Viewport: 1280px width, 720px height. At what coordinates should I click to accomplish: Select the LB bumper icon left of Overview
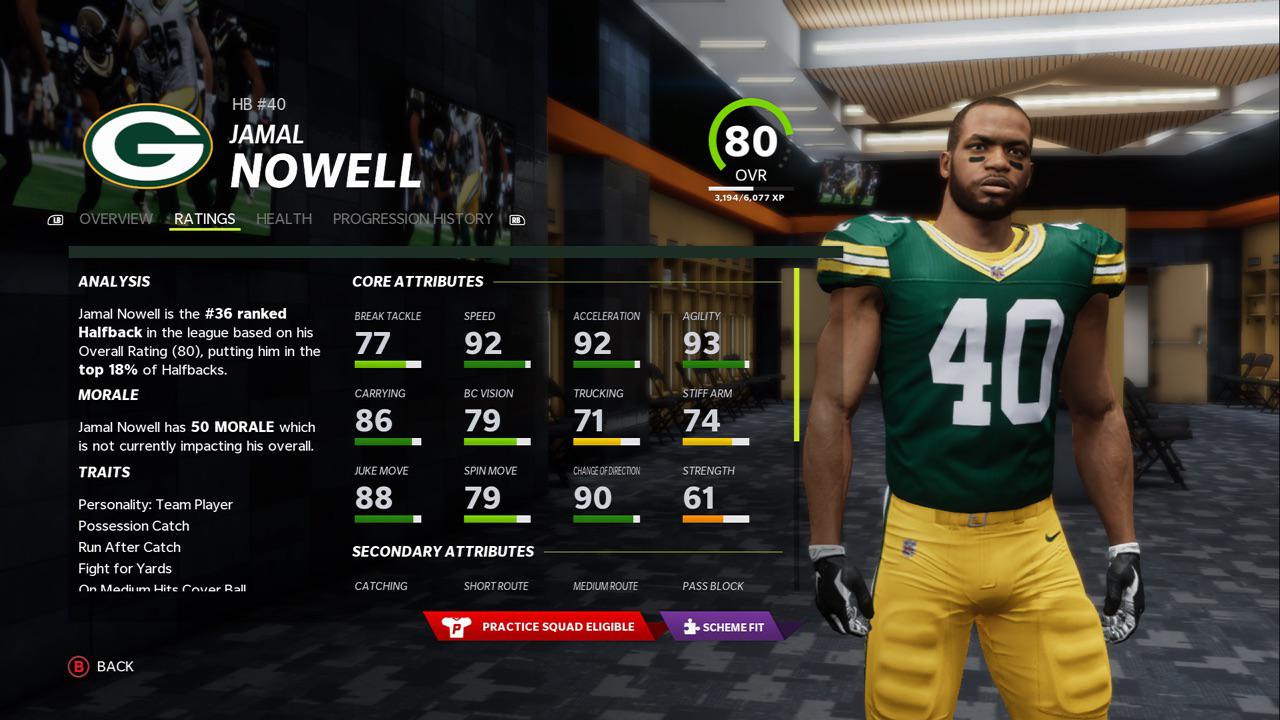(x=57, y=219)
